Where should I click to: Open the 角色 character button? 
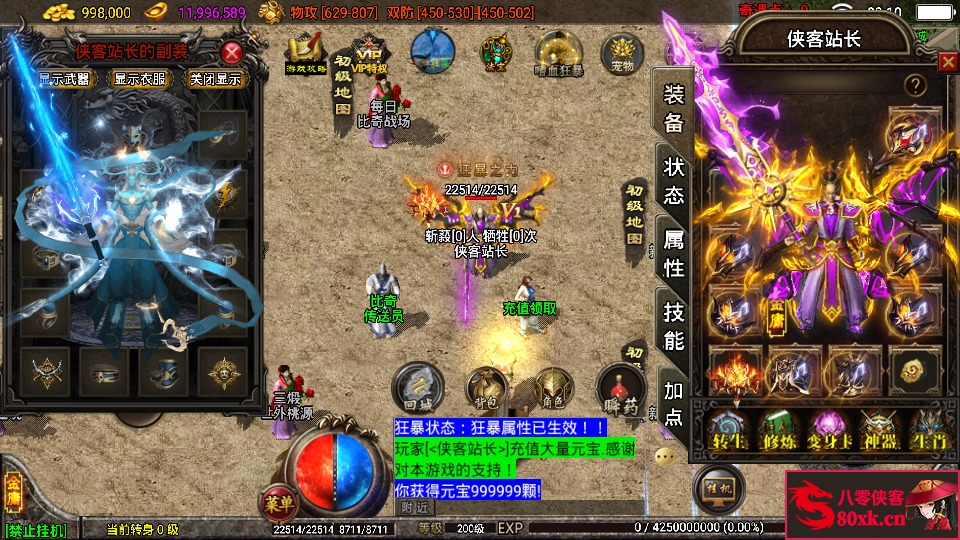tap(552, 386)
